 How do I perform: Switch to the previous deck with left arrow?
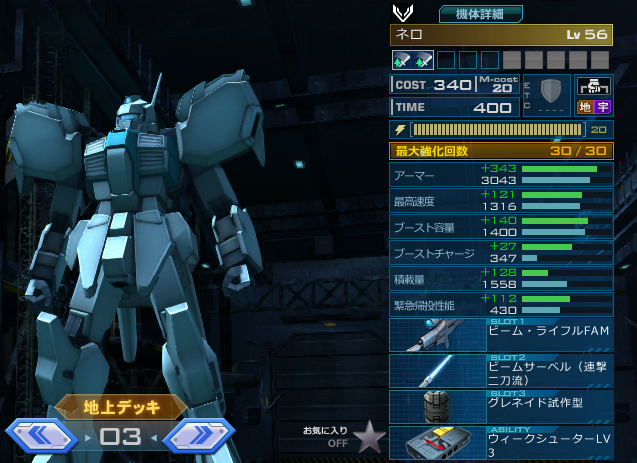(42, 436)
